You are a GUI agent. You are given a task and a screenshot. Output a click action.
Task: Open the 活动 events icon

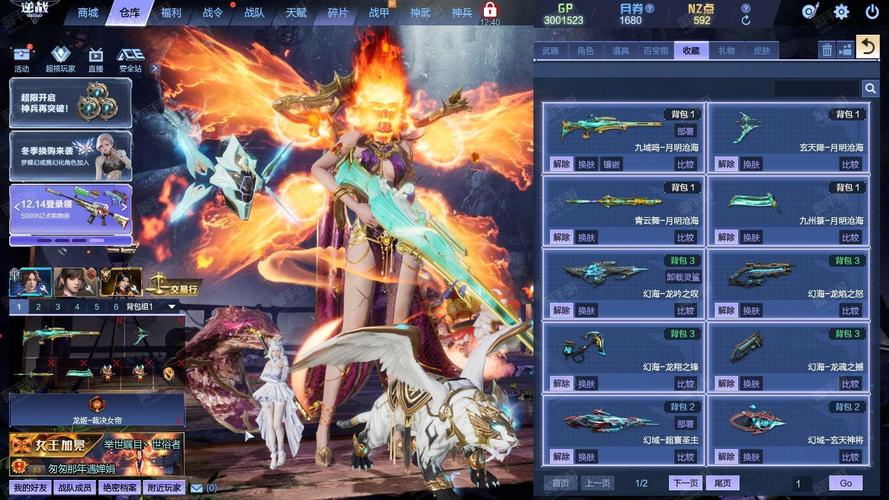[x=22, y=59]
